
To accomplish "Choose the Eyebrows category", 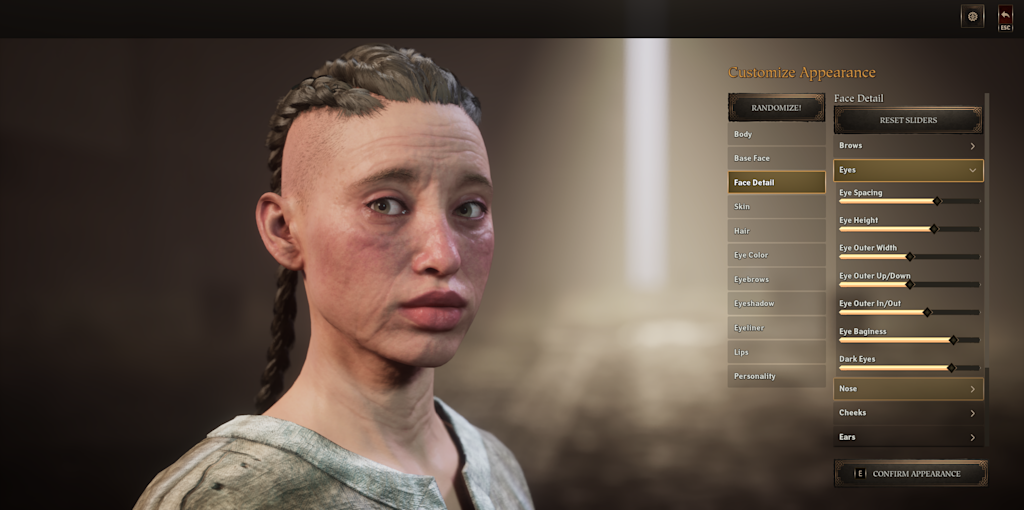I will point(776,279).
